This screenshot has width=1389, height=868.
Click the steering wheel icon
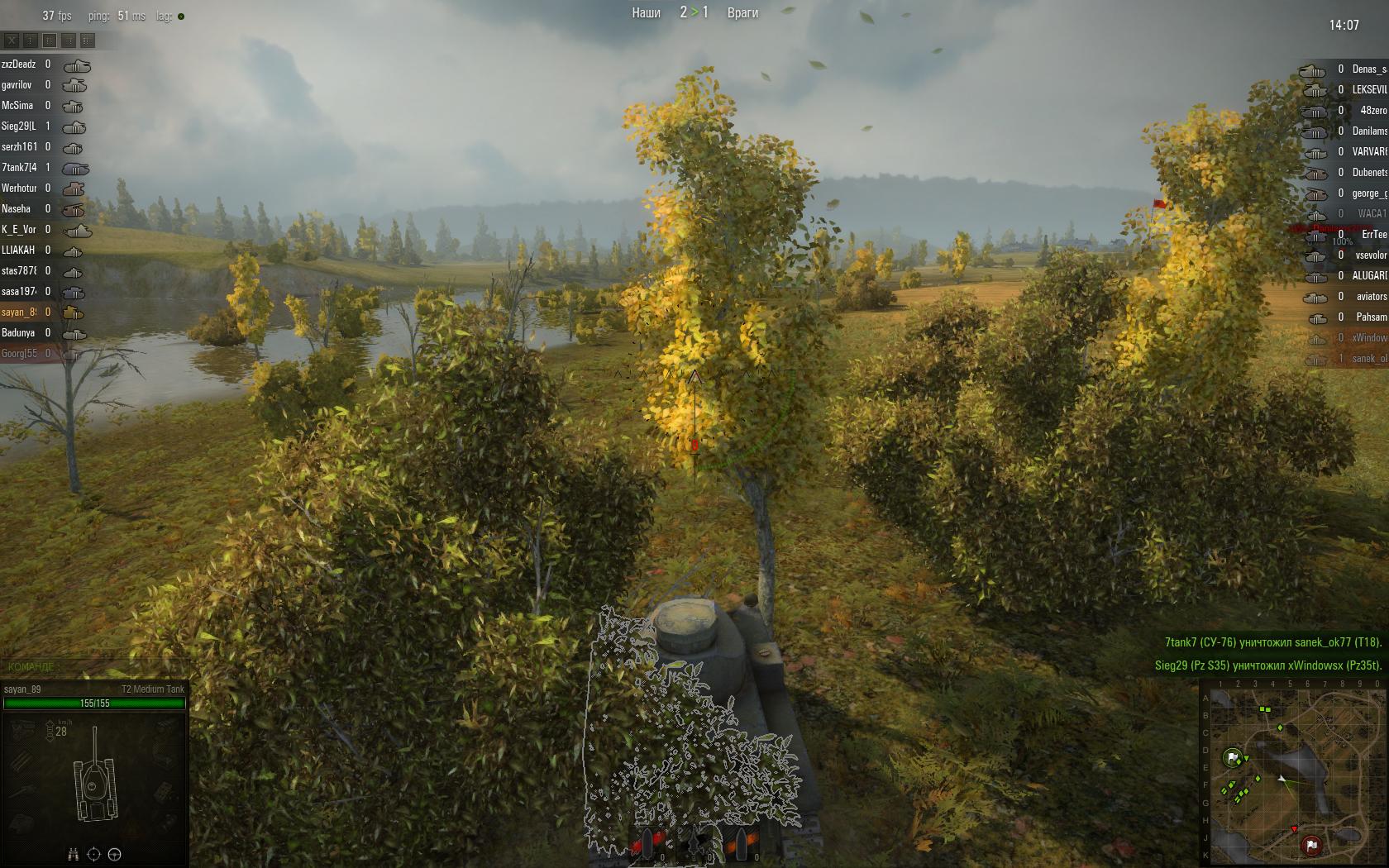click(115, 854)
